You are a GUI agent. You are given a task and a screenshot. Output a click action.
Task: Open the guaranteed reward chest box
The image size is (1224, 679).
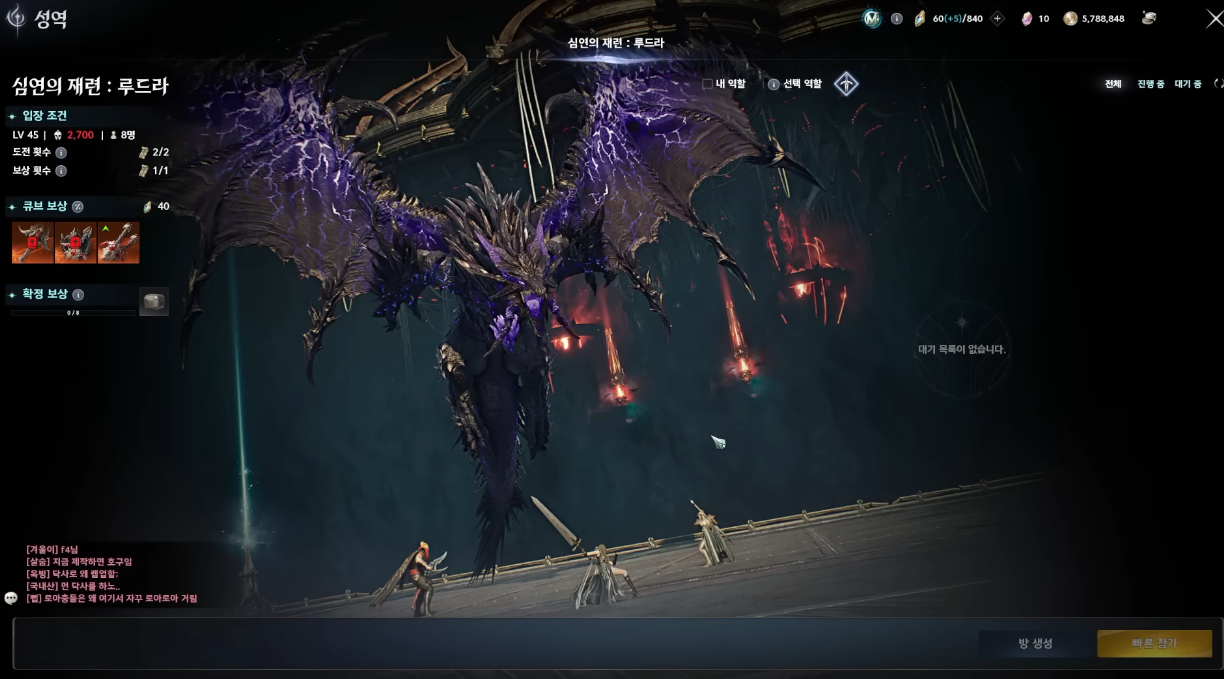click(153, 302)
